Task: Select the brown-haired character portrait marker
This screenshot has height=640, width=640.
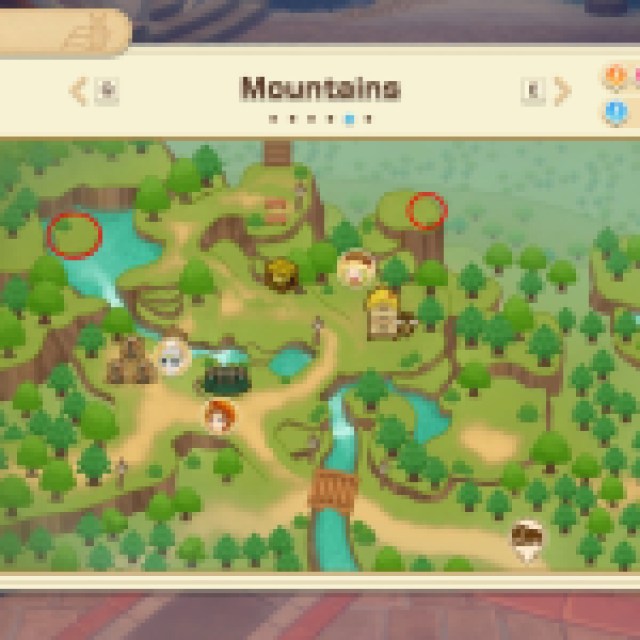Action: click(x=356, y=268)
